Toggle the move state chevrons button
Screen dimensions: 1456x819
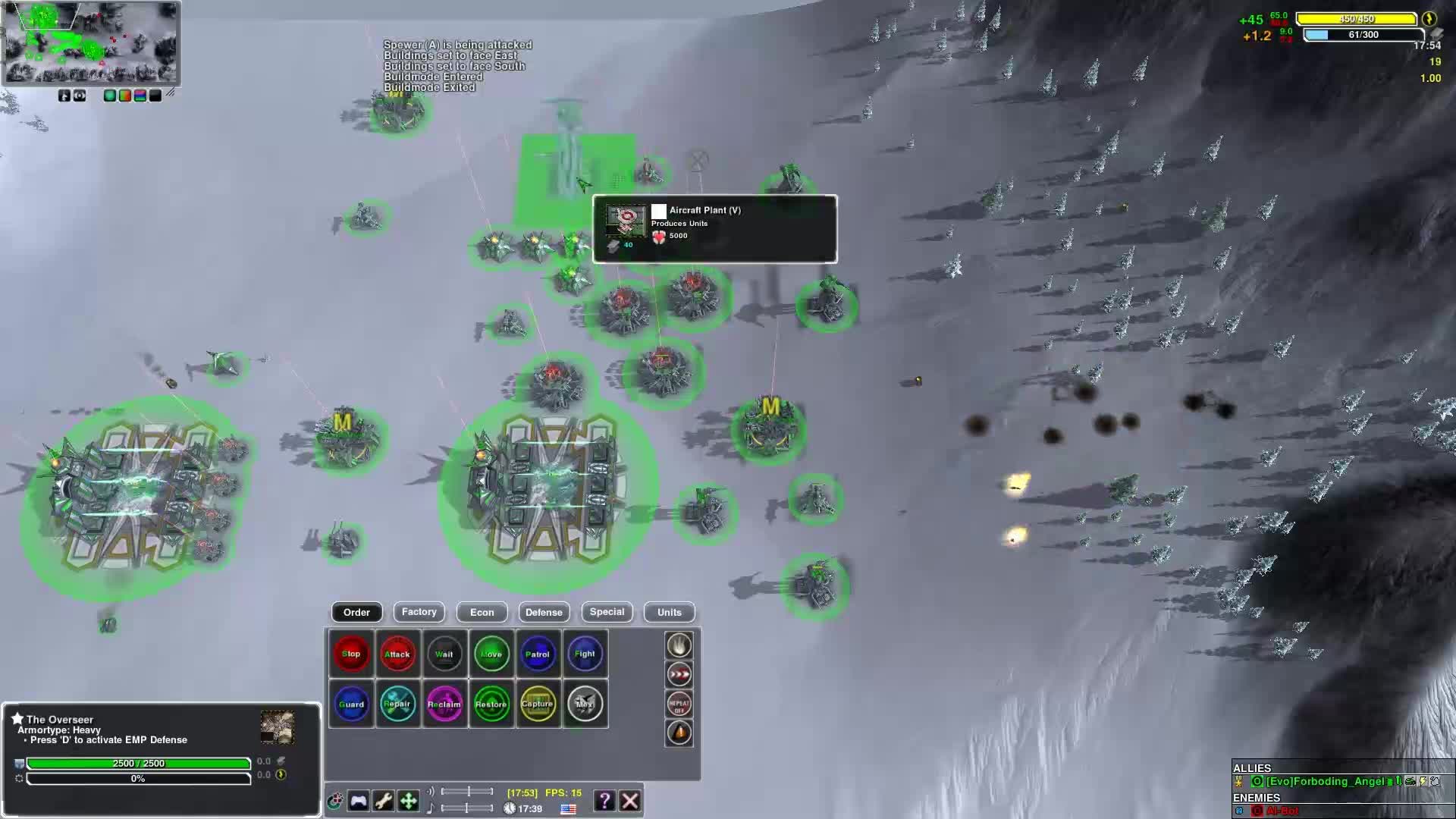(679, 674)
